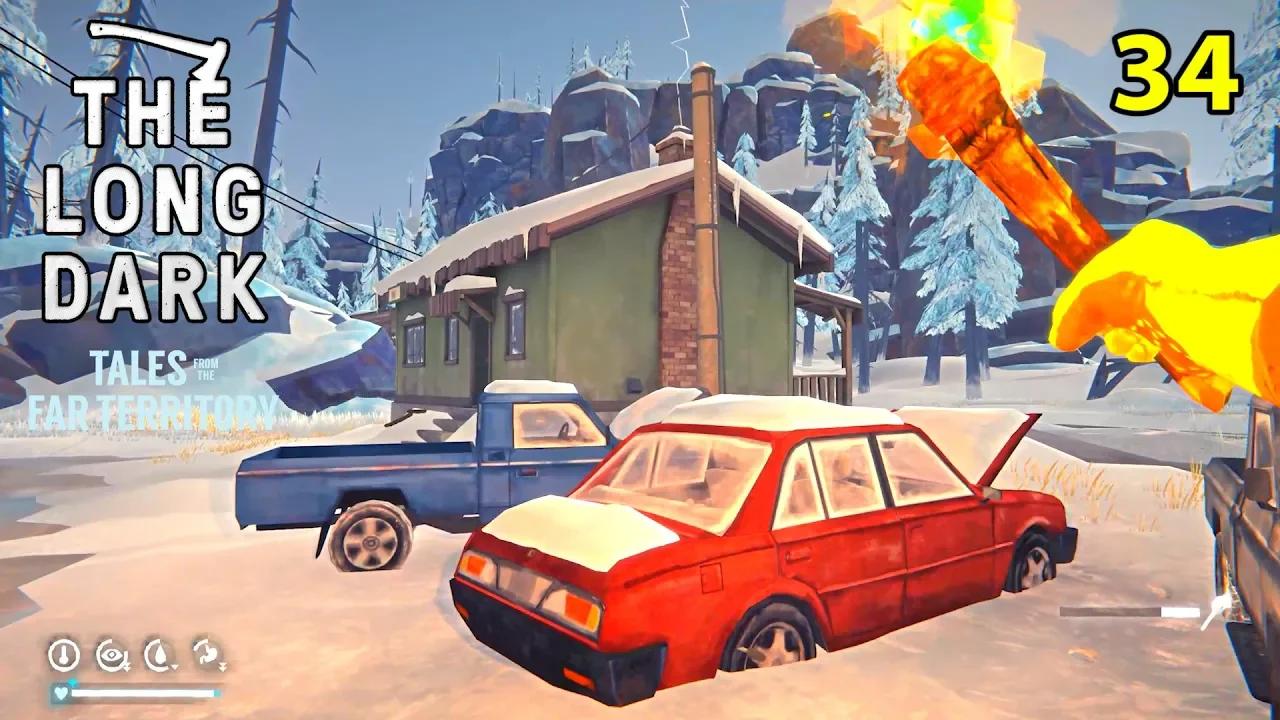Screen dimensions: 1280x720
Task: Select the temperature status icon
Action: pos(64,653)
